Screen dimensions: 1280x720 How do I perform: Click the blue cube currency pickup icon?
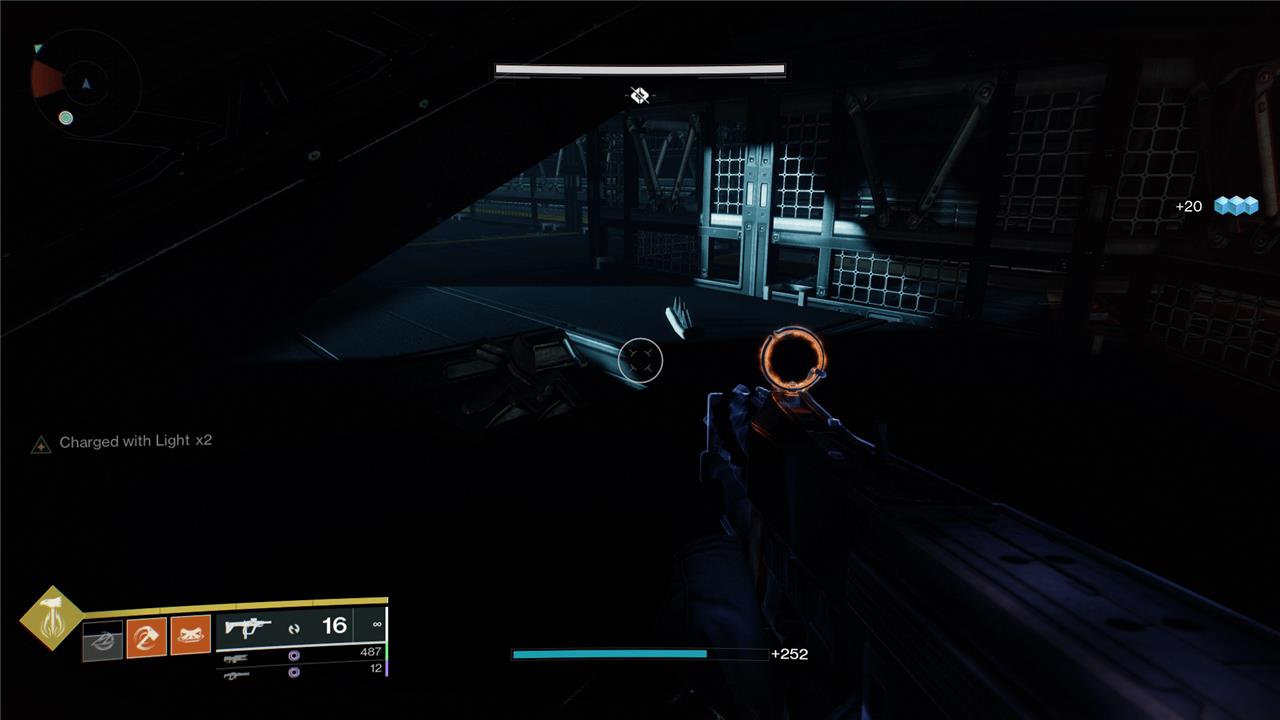coord(1235,206)
